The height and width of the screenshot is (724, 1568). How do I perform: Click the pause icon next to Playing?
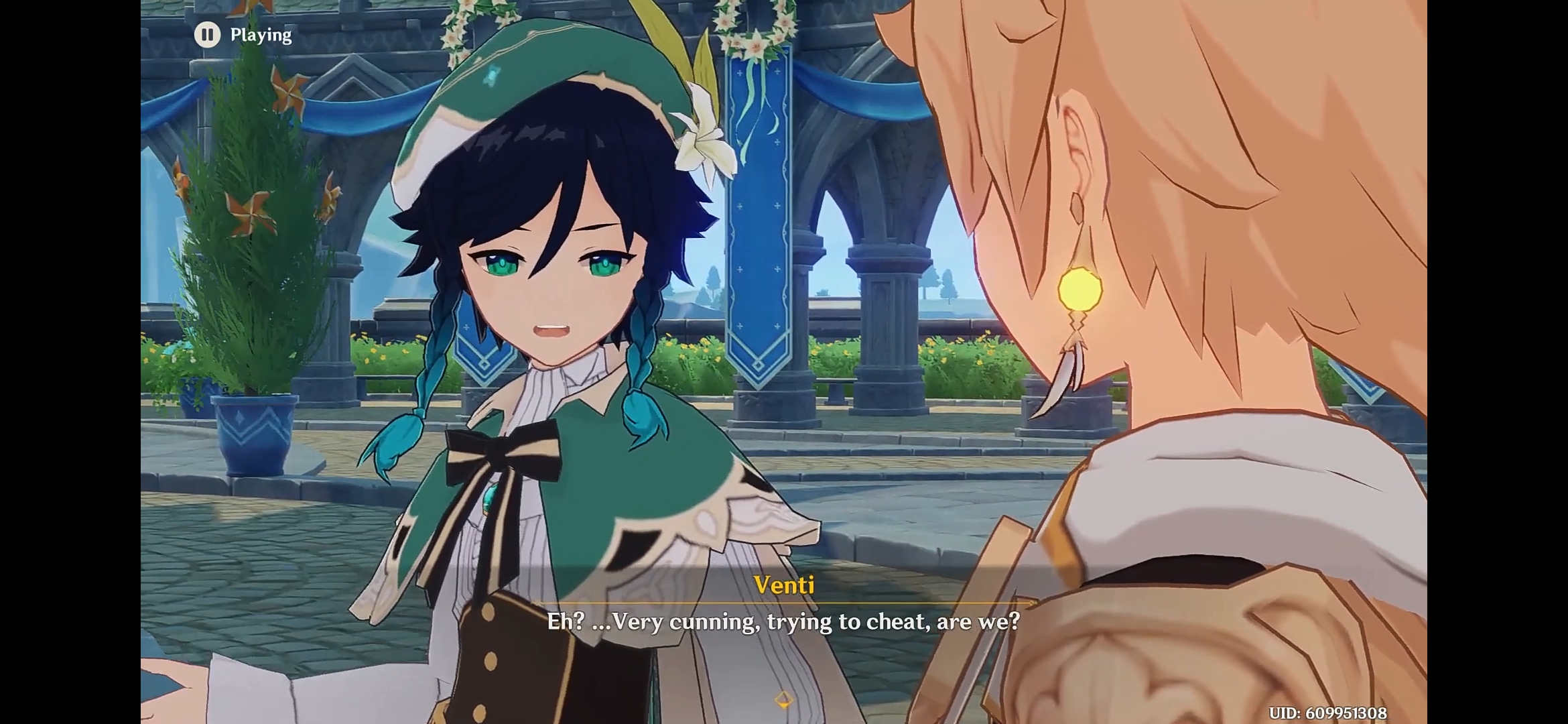click(x=208, y=34)
